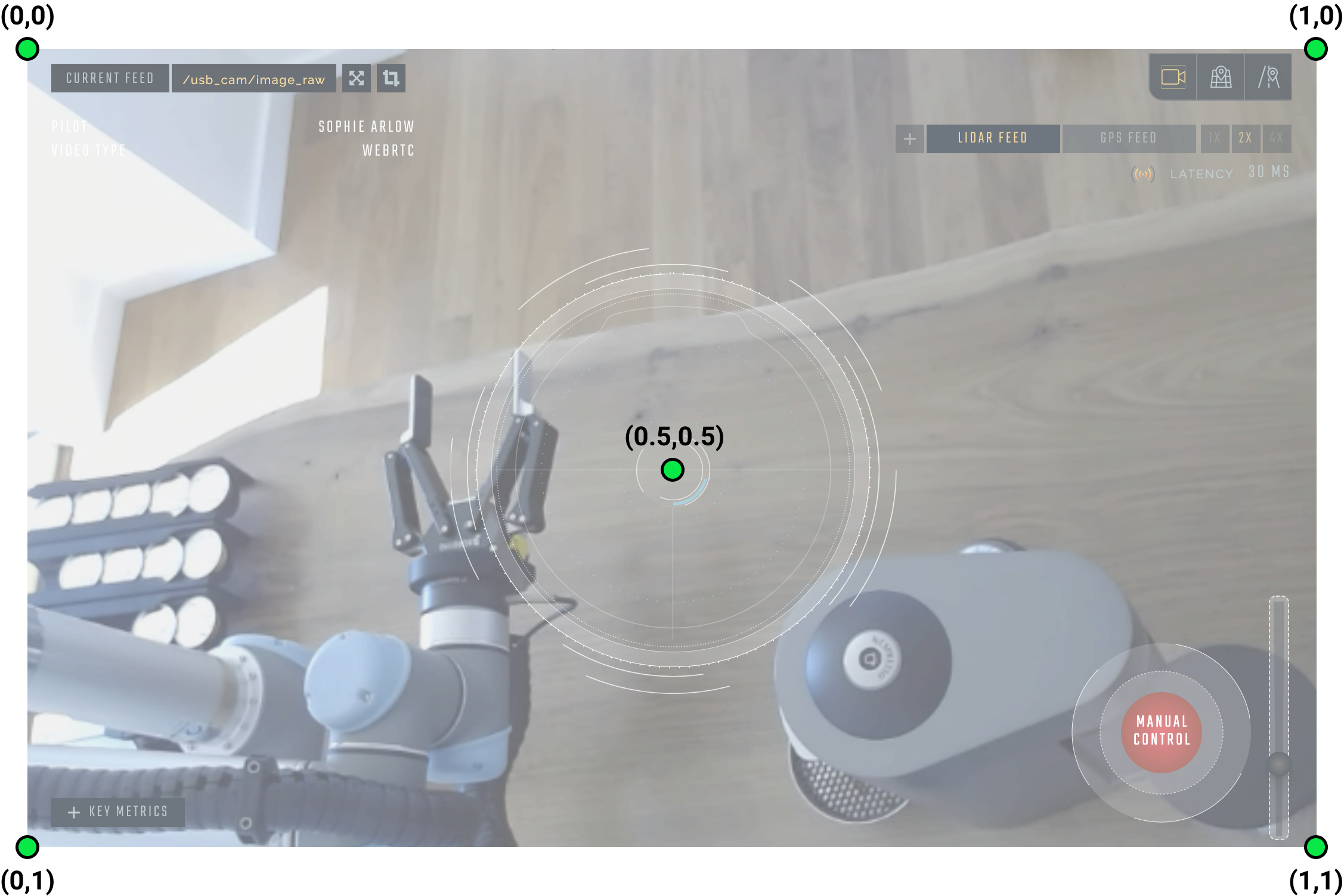Switch to the GPS Feed tab

(x=1128, y=138)
